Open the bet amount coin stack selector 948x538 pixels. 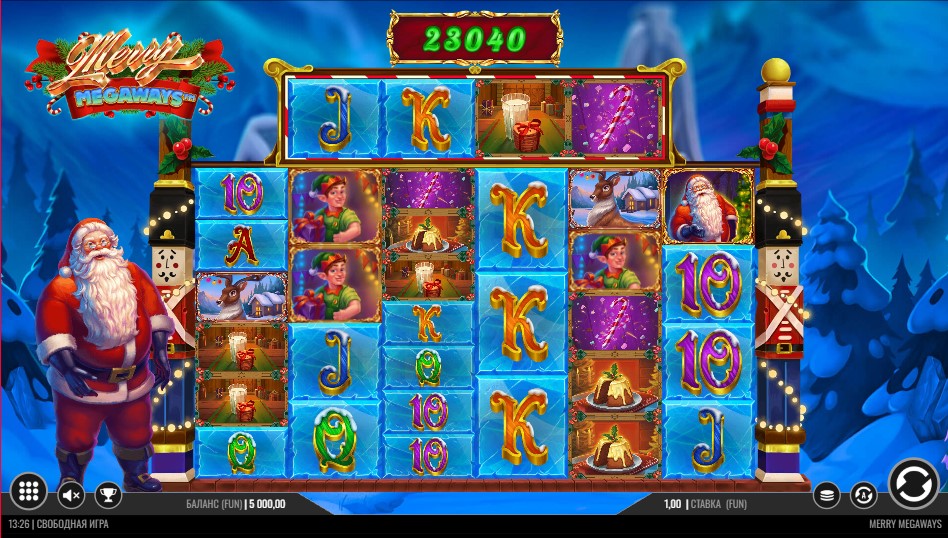tap(826, 494)
